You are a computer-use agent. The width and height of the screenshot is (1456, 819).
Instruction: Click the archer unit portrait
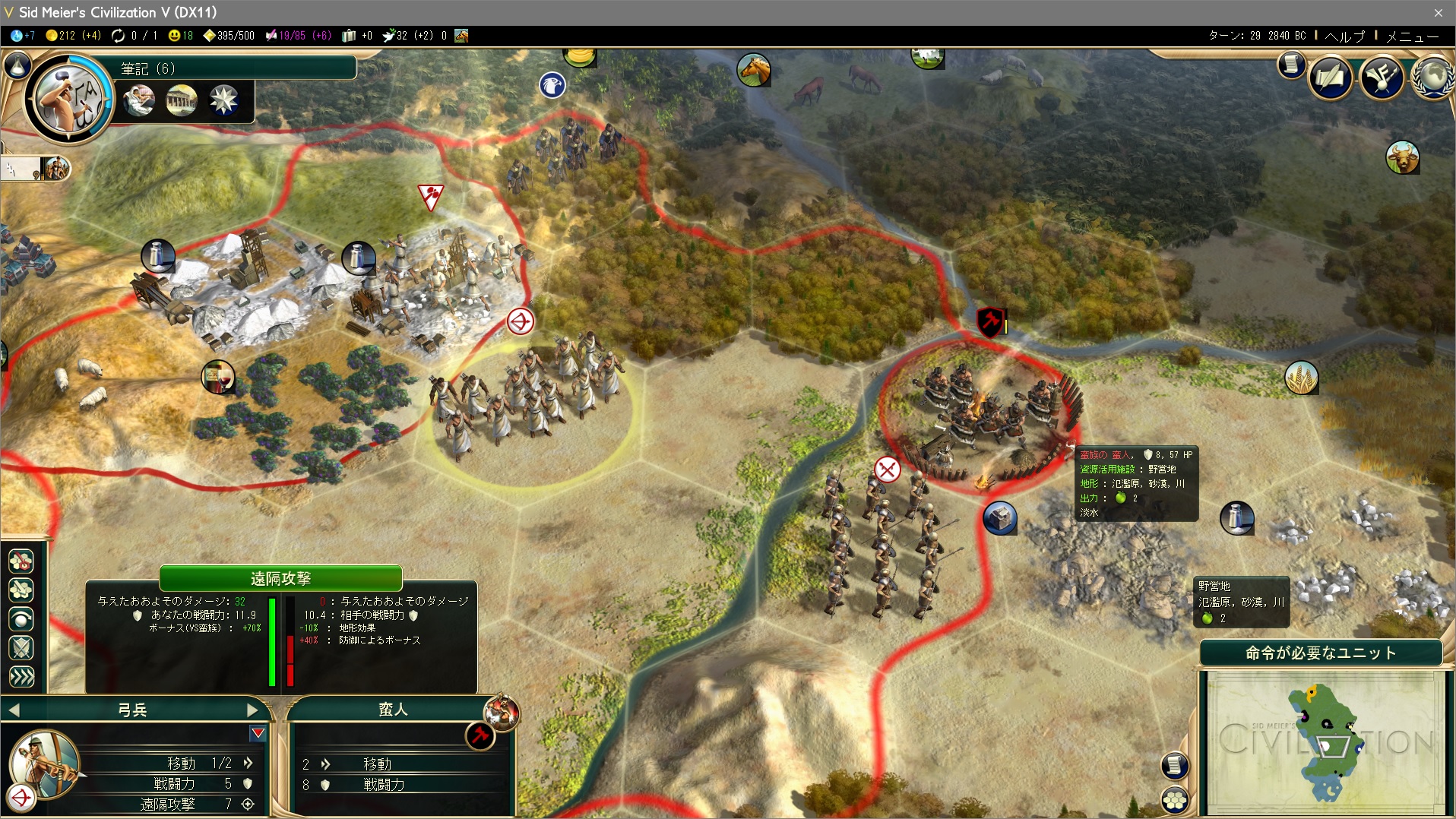point(46,764)
